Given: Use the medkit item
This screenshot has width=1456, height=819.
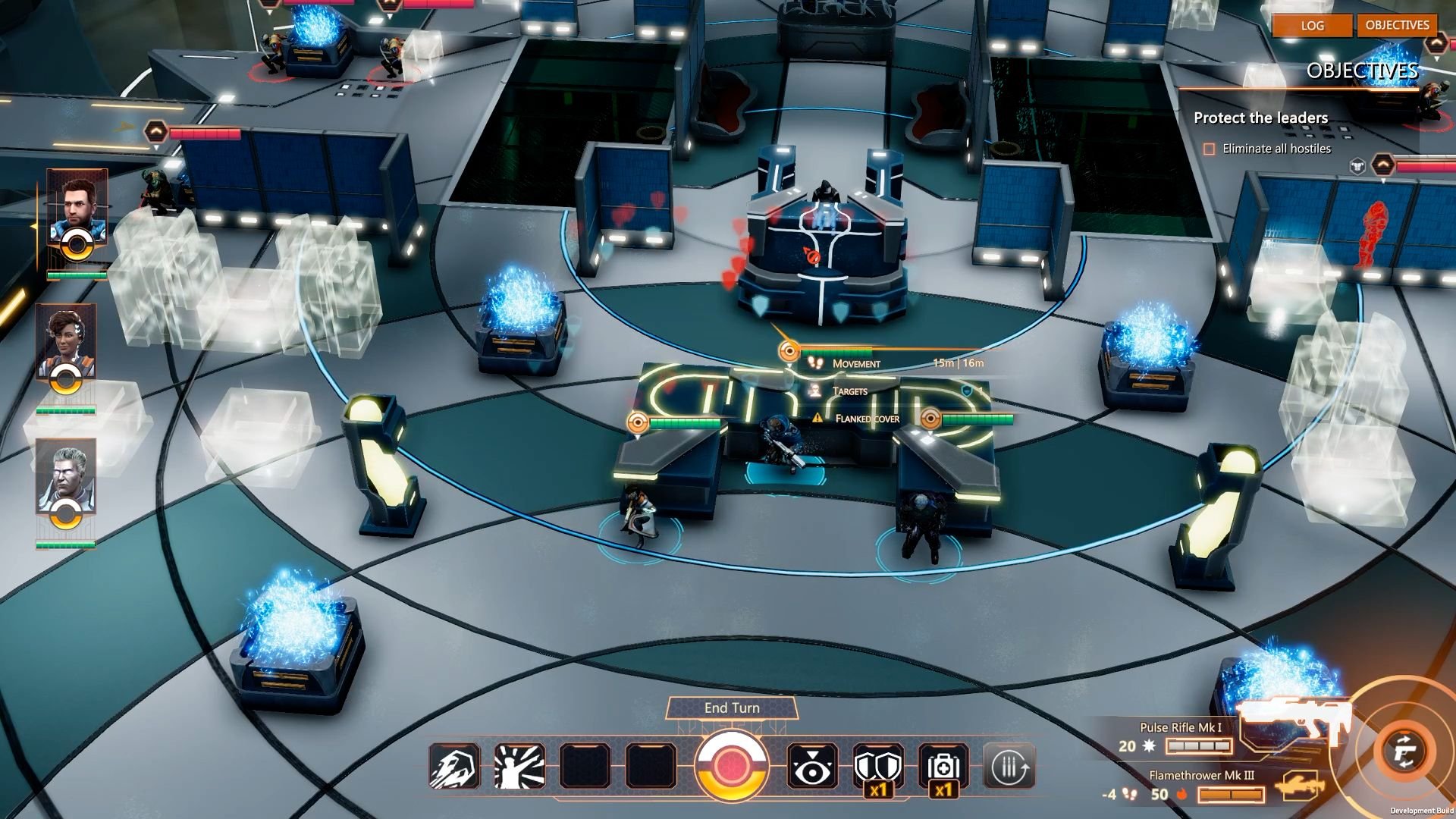Looking at the screenshot, I should [943, 767].
